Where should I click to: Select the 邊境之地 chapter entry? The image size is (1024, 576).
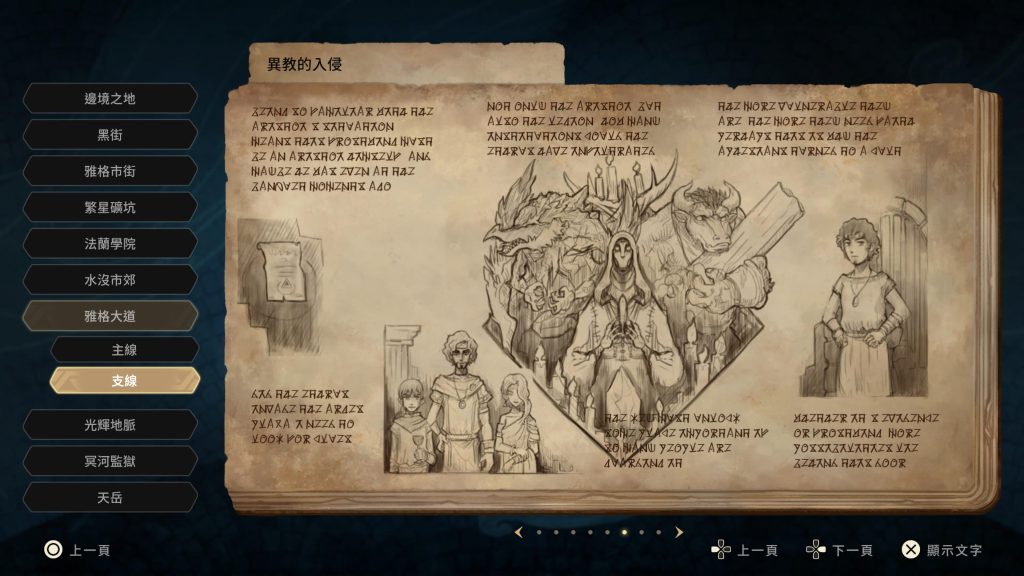tap(110, 98)
